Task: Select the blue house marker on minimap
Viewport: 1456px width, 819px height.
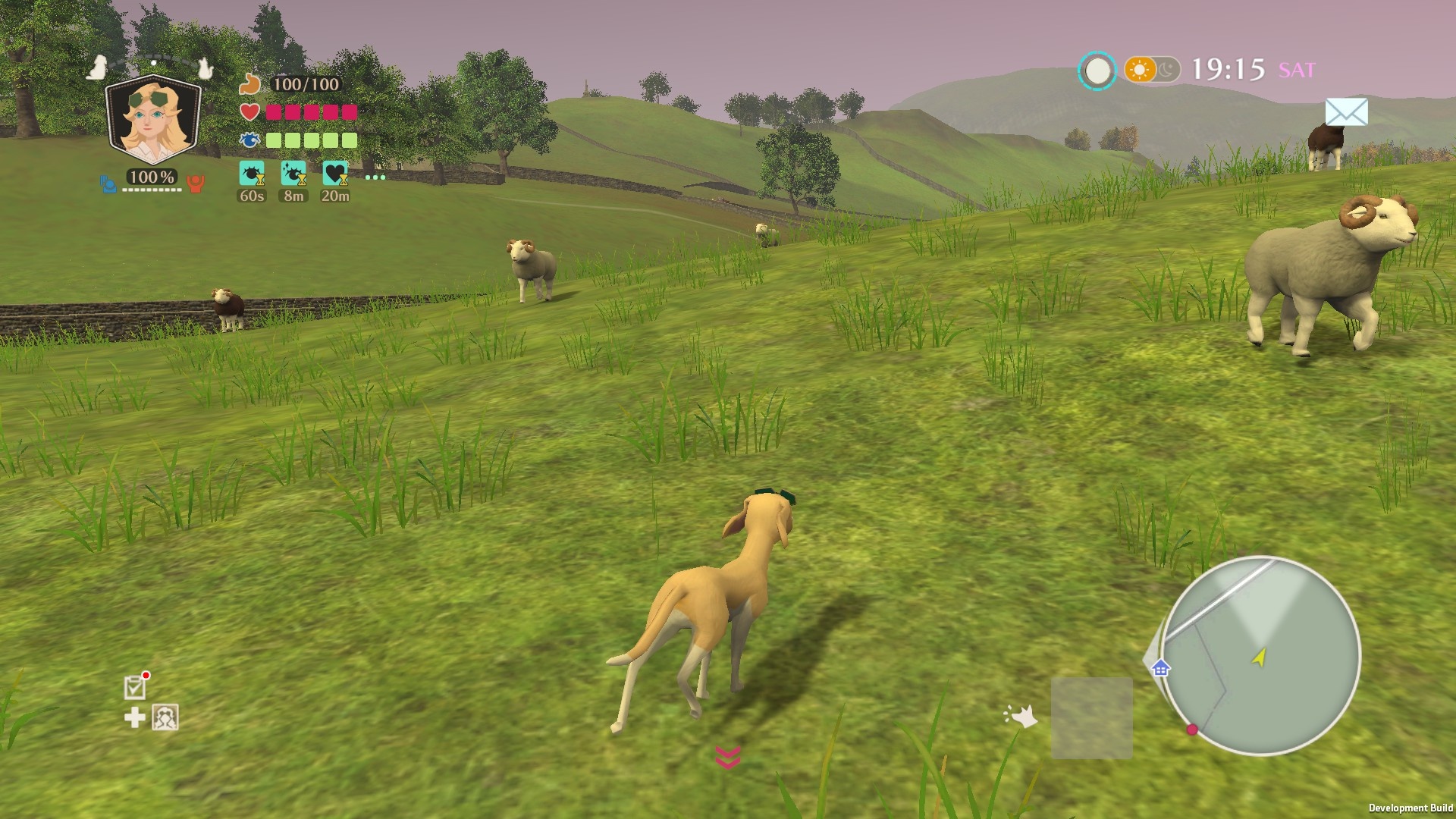Action: [x=1160, y=669]
